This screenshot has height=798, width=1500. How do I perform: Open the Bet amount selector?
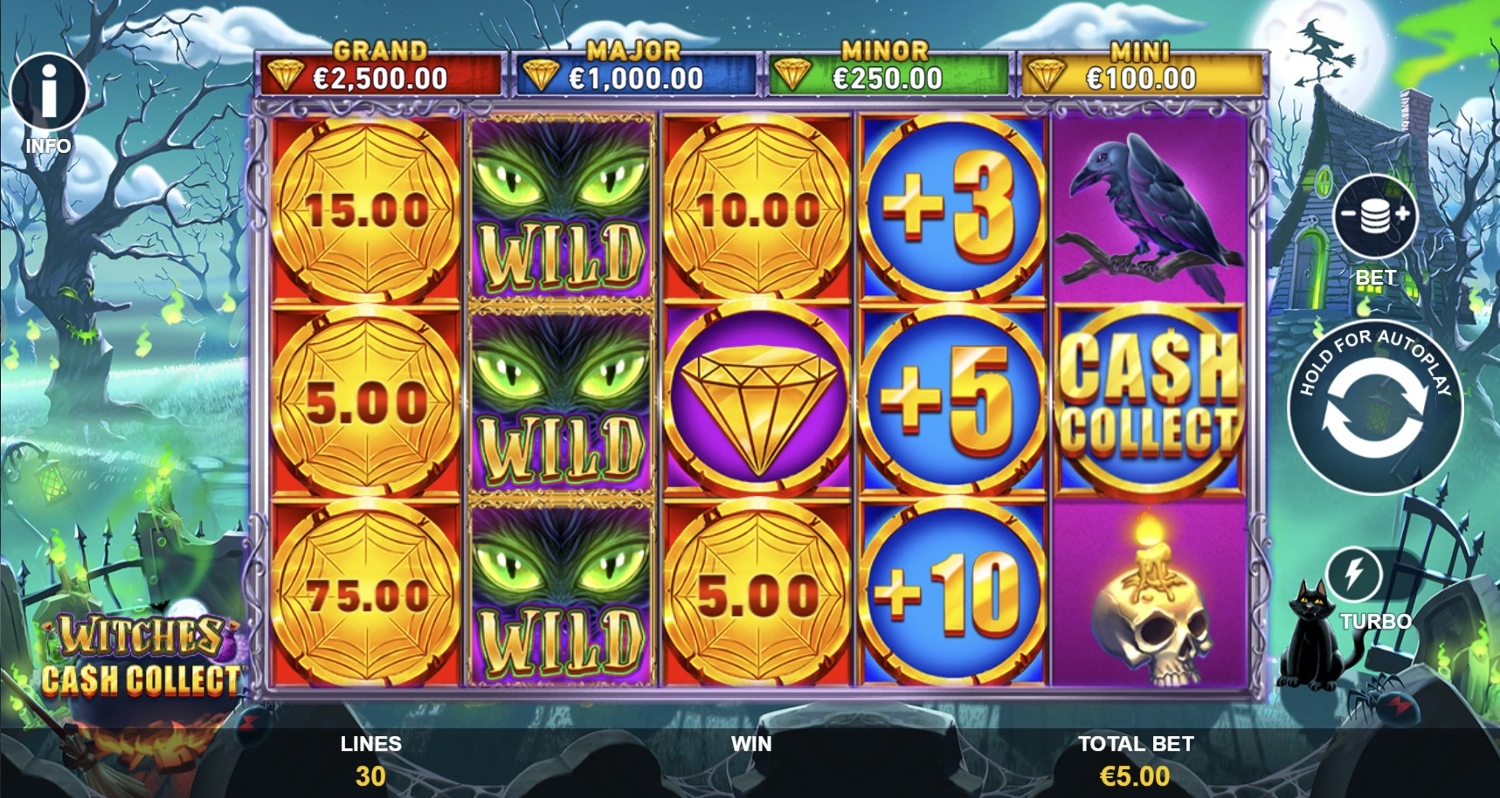tap(1375, 217)
